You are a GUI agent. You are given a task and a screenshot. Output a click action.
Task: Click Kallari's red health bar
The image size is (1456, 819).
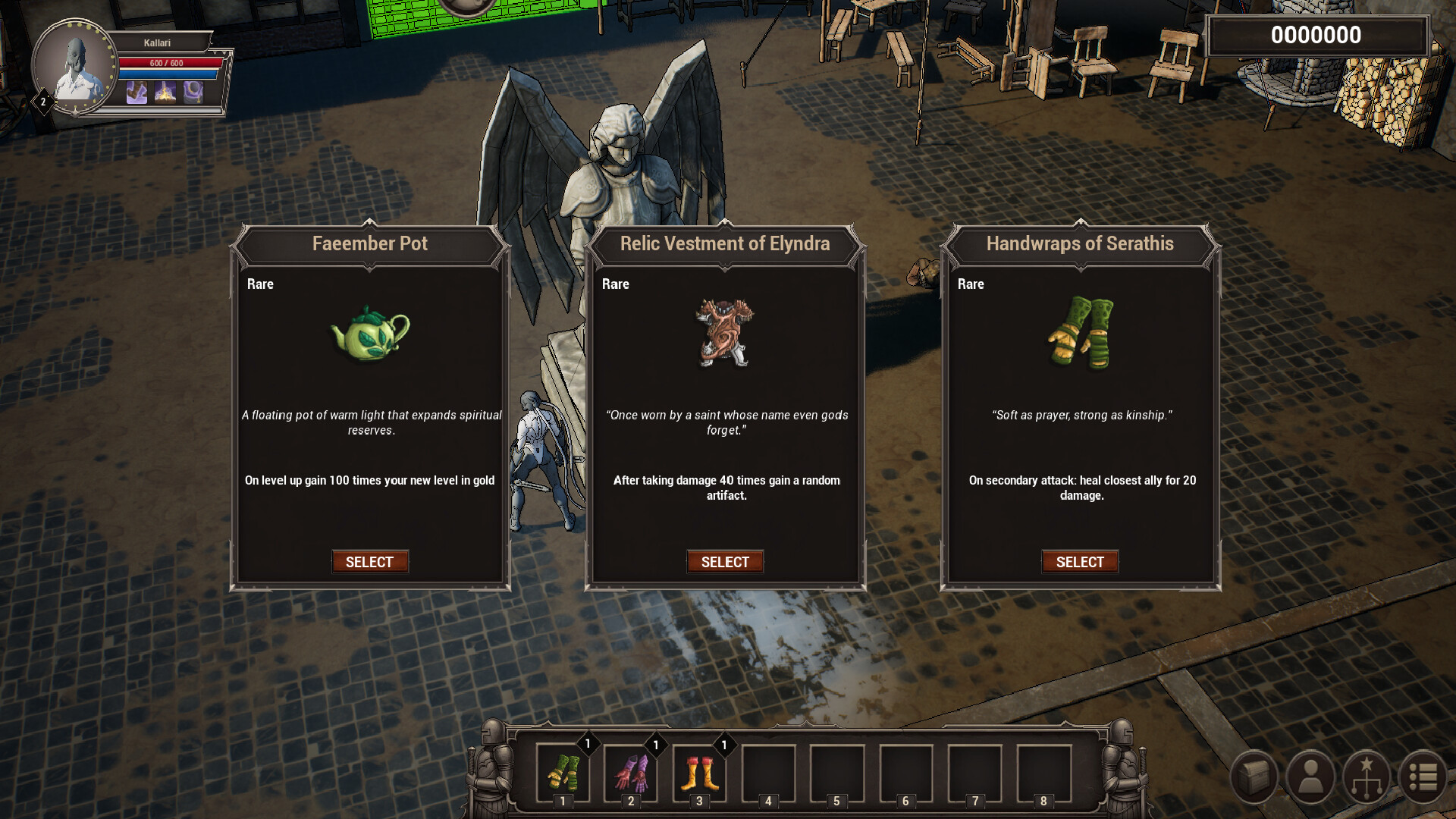tap(168, 62)
